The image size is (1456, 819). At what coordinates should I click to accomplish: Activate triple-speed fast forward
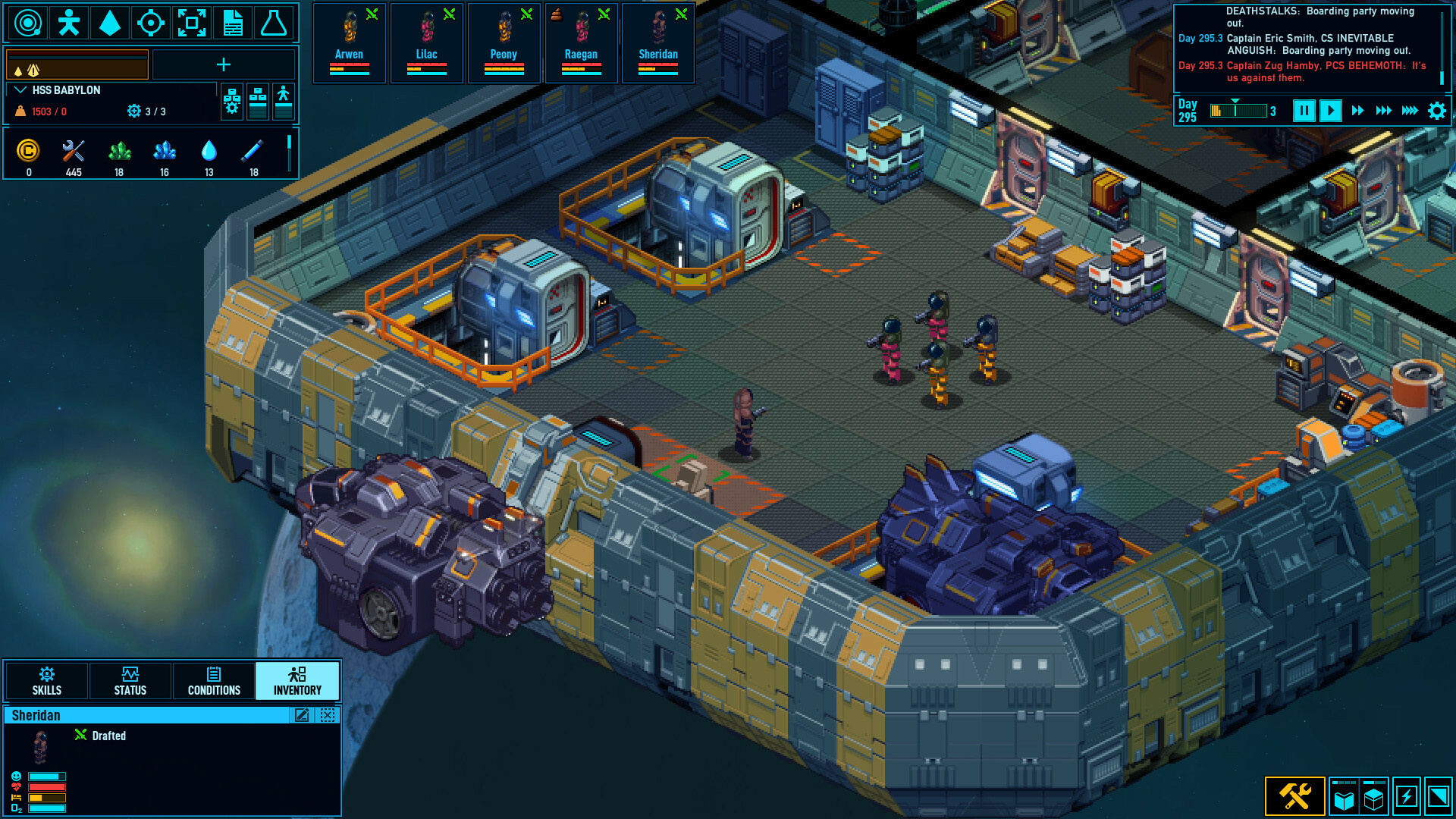click(x=1383, y=110)
